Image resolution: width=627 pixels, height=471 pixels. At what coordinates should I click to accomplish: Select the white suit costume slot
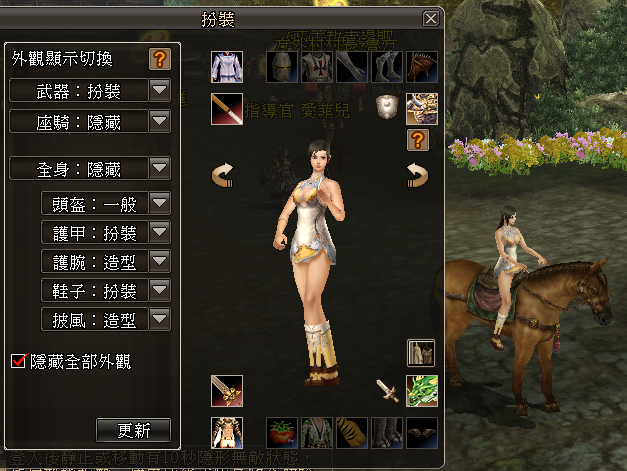click(x=227, y=67)
